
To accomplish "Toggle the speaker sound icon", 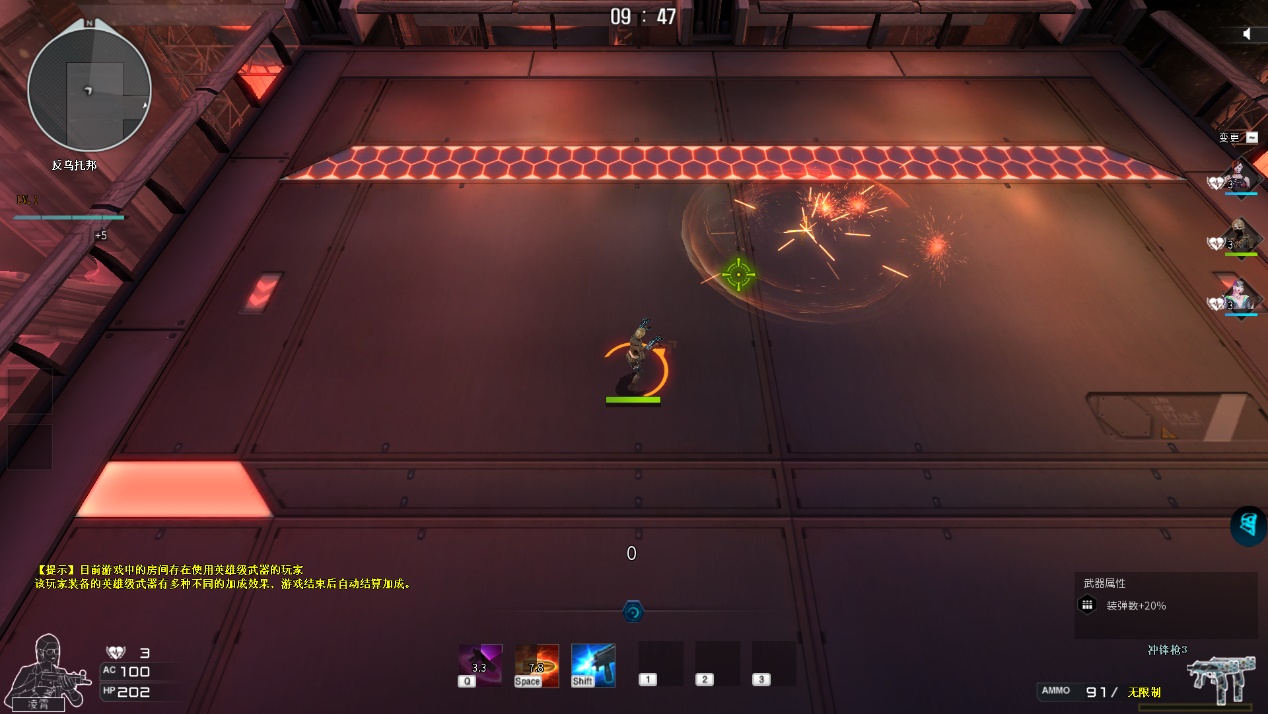I will (1247, 34).
